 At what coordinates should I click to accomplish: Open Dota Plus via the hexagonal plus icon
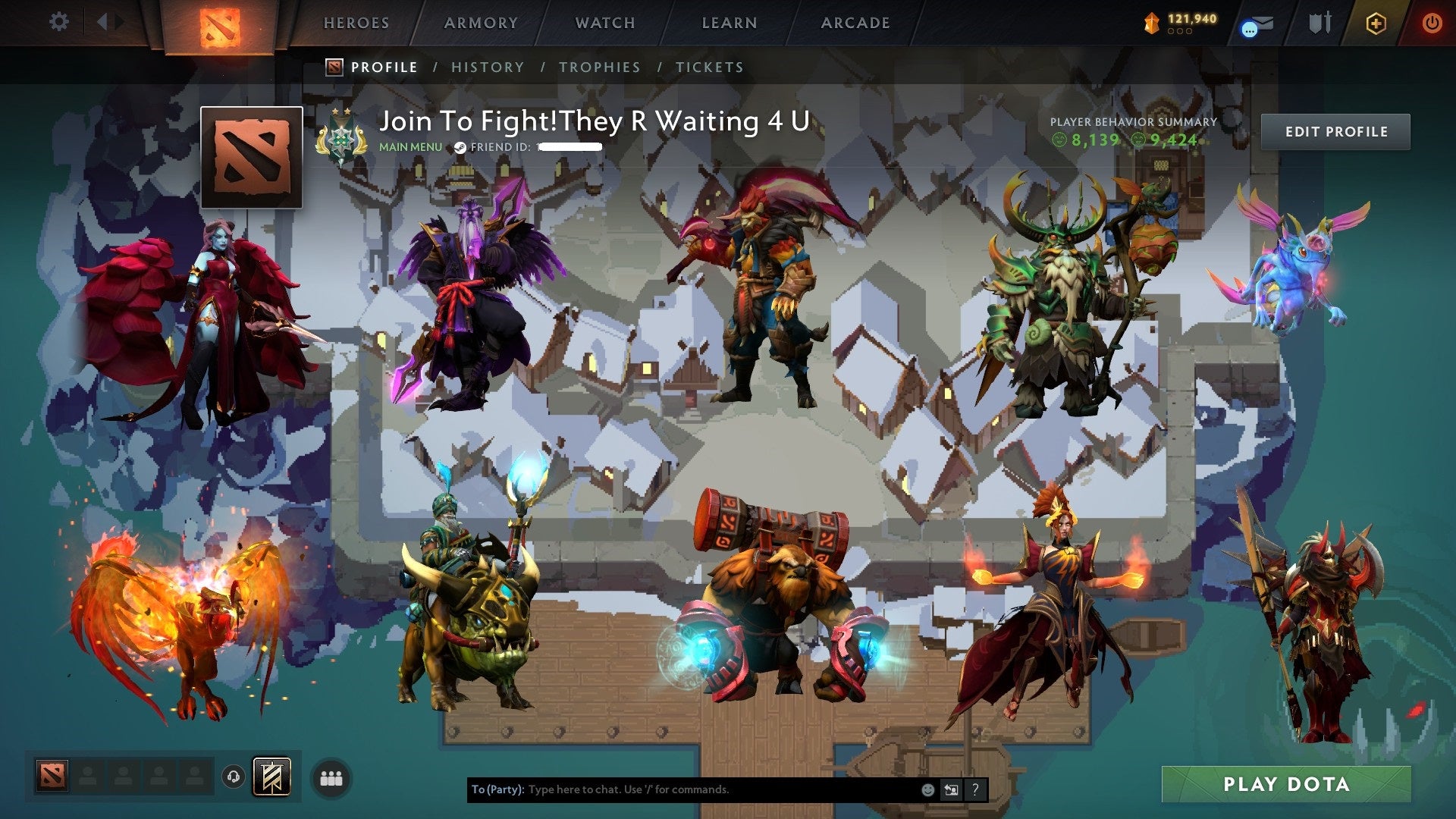(1376, 23)
